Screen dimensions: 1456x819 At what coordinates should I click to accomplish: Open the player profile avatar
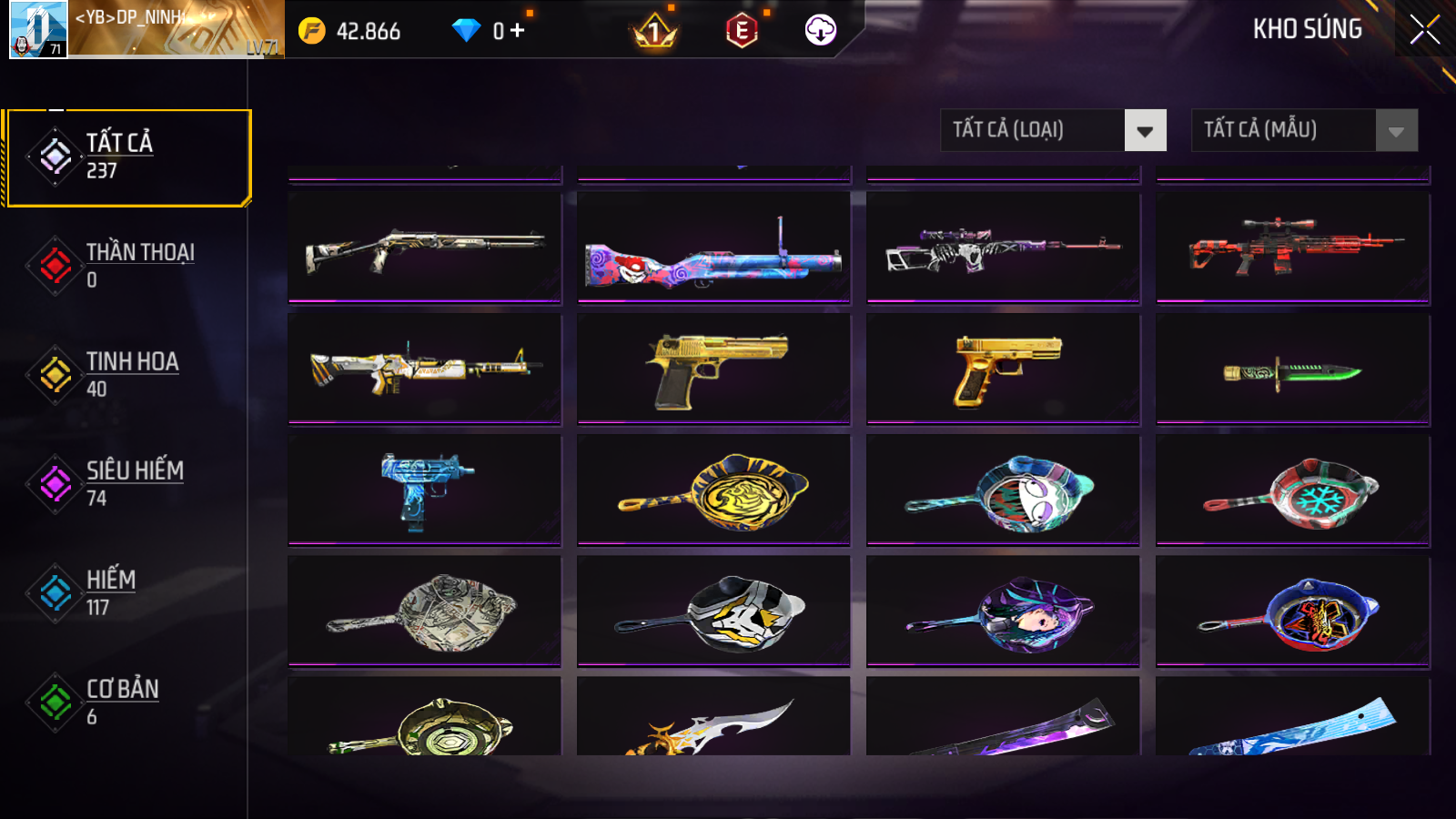coord(38,29)
